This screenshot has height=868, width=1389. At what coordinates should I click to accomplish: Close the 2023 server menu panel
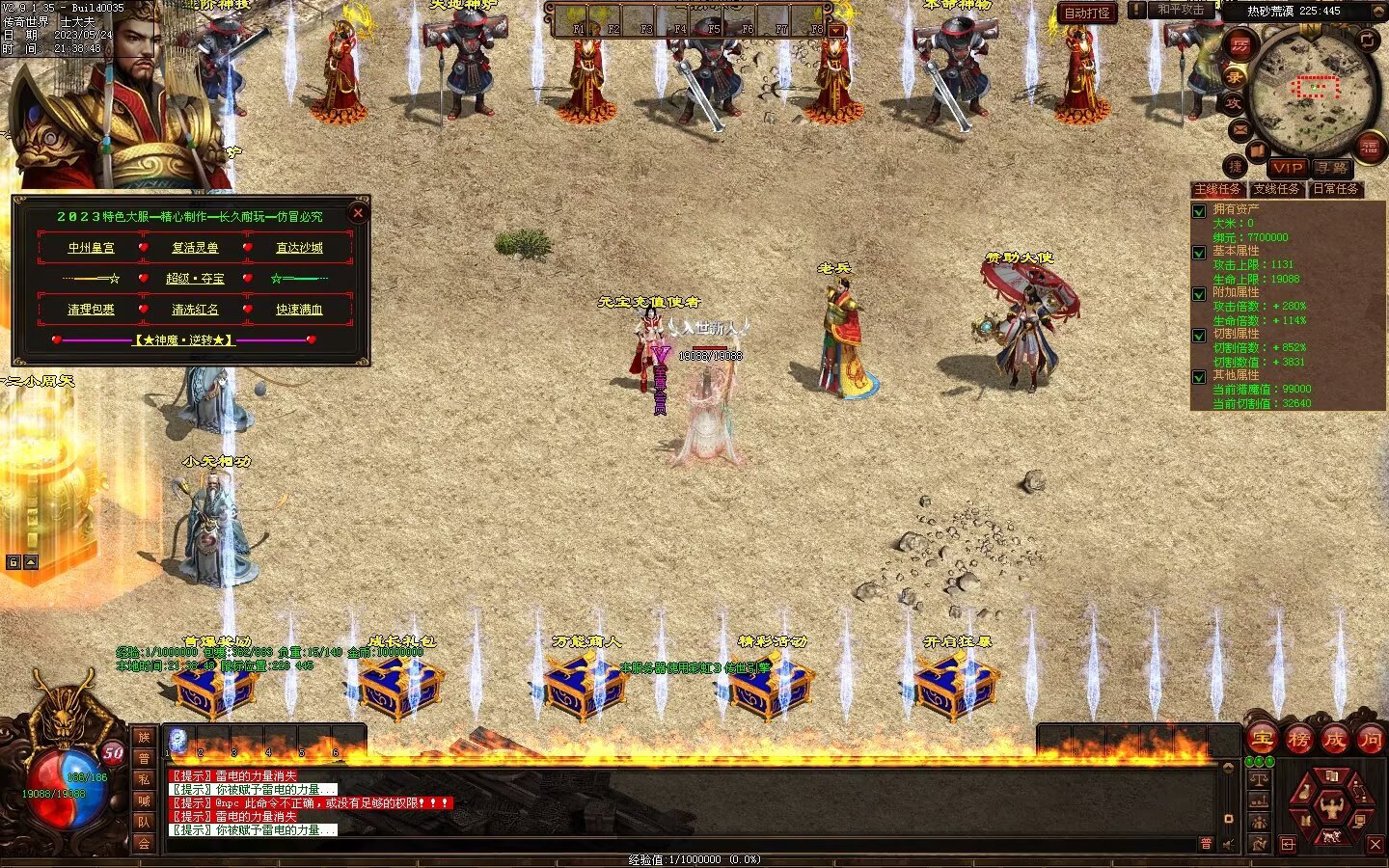coord(358,212)
